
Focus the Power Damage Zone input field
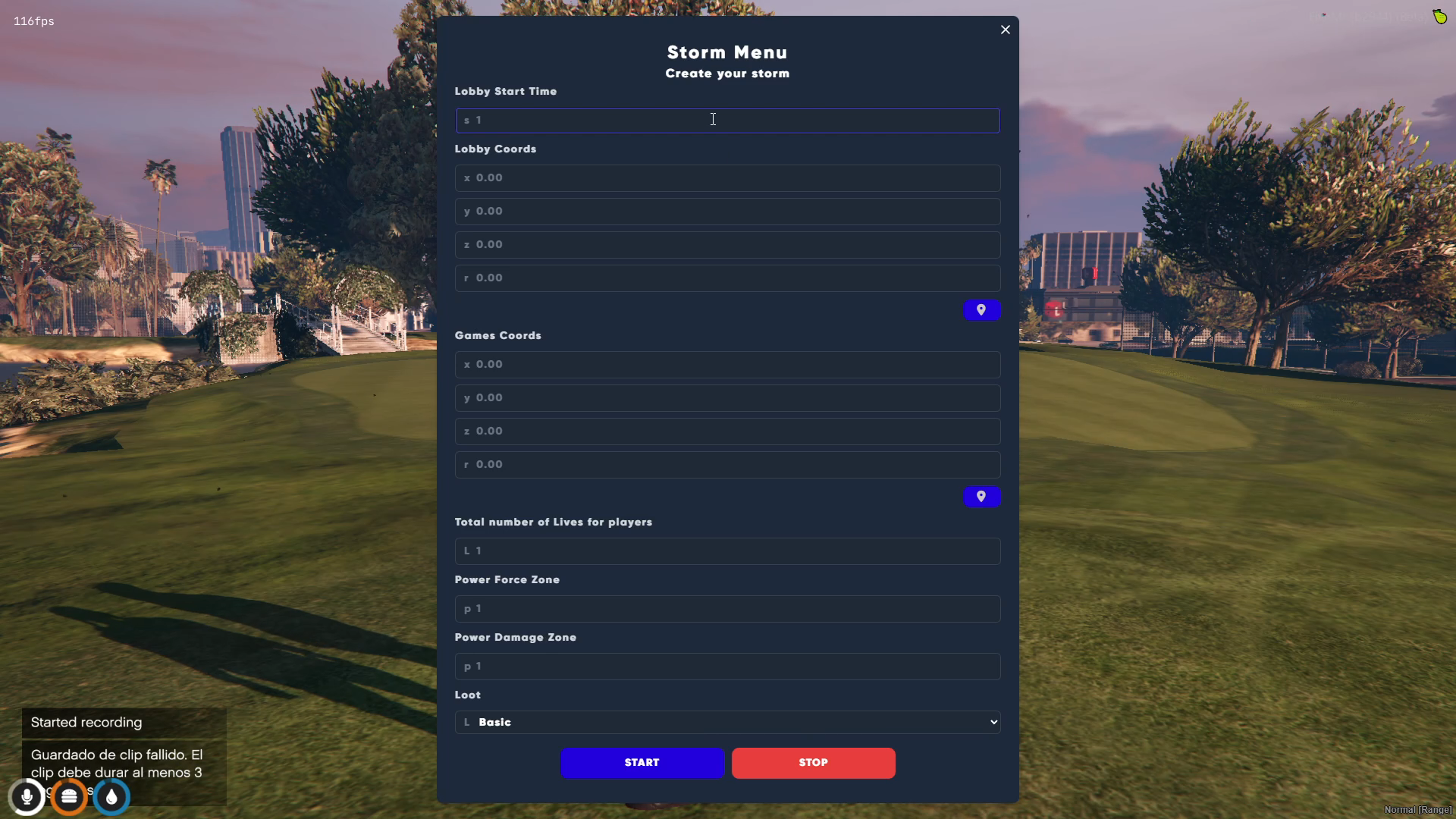click(726, 666)
